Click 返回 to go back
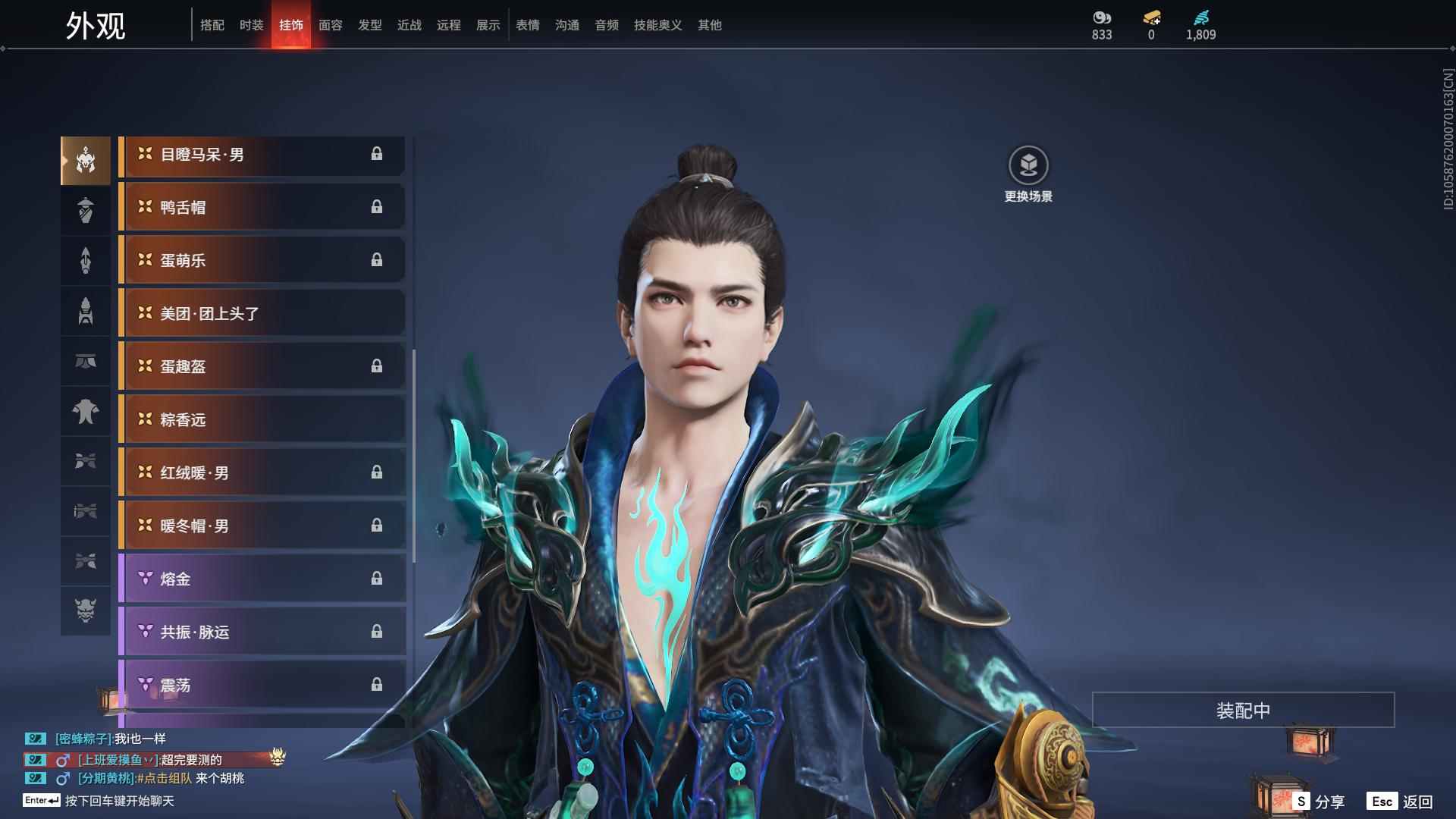The height and width of the screenshot is (819, 1456). [x=1401, y=802]
